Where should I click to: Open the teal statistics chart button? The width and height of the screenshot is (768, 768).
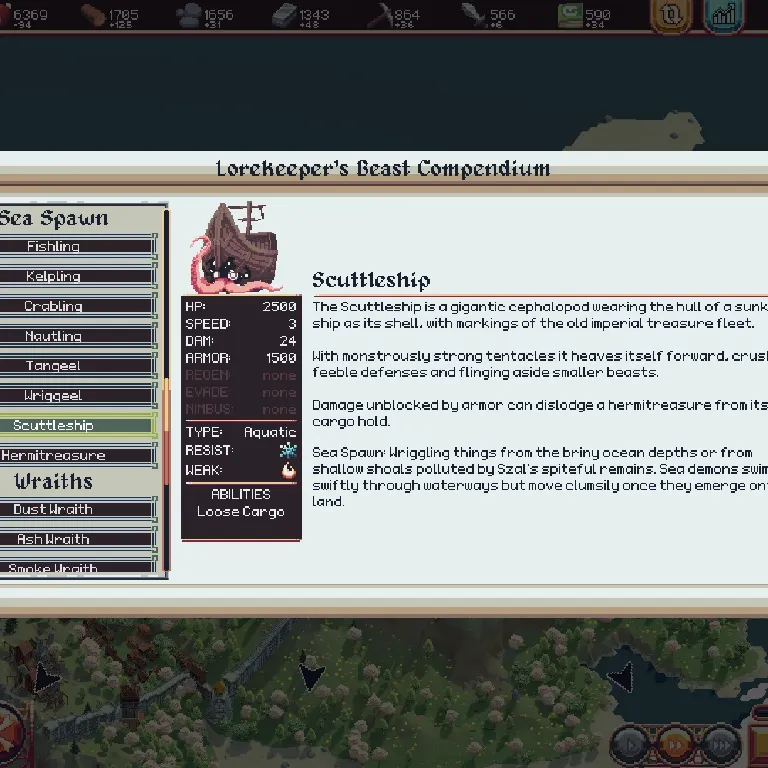tap(722, 16)
